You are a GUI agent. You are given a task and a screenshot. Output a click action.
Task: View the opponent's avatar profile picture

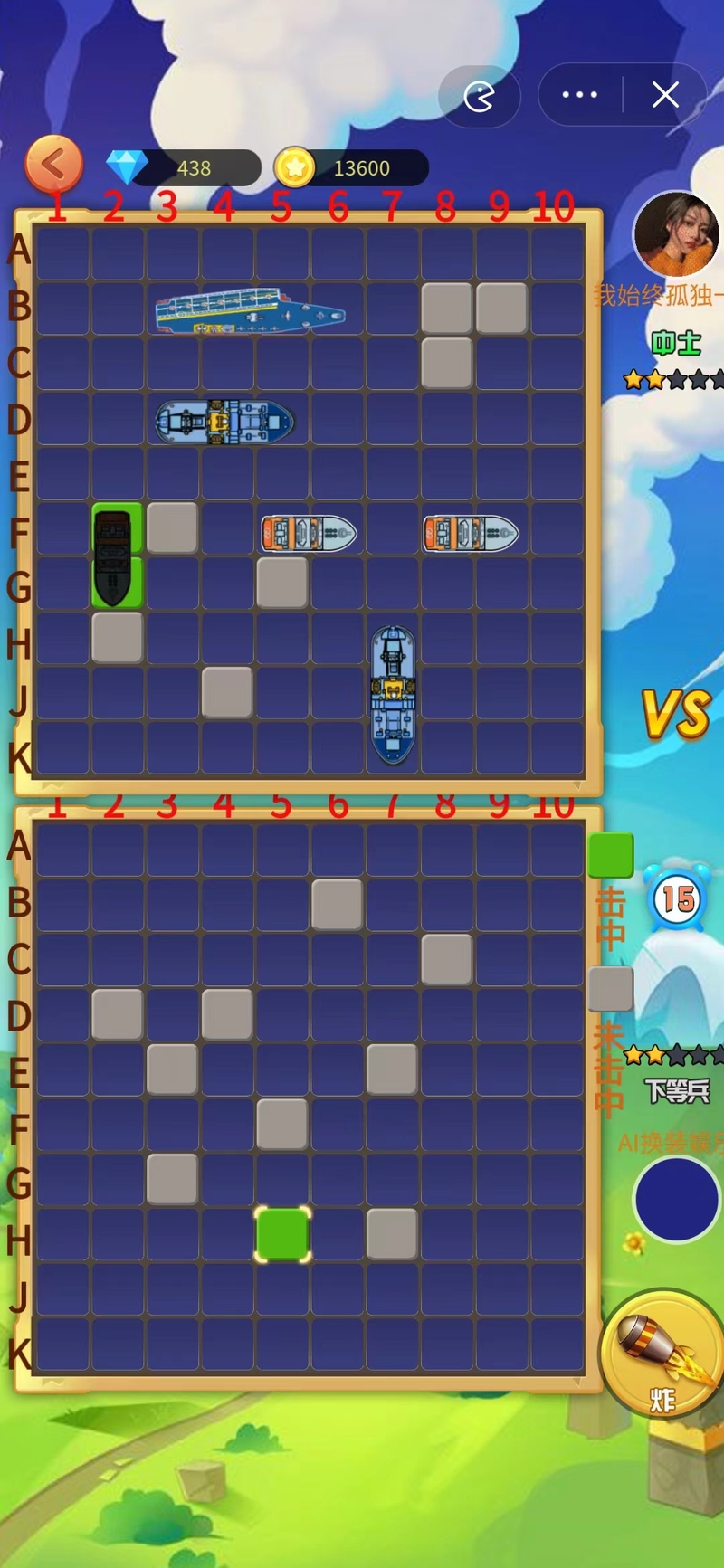tap(675, 233)
